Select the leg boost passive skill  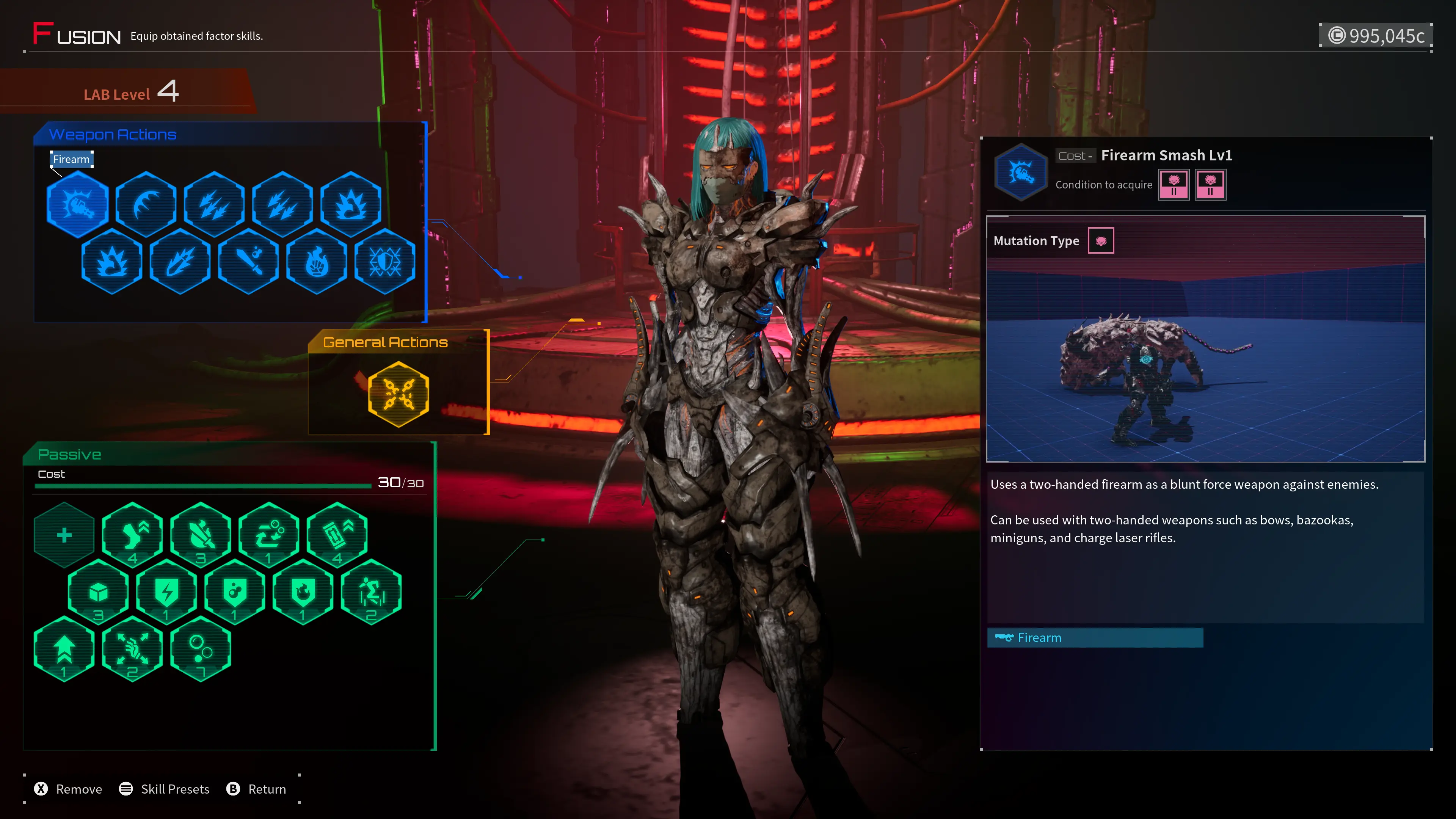(133, 535)
